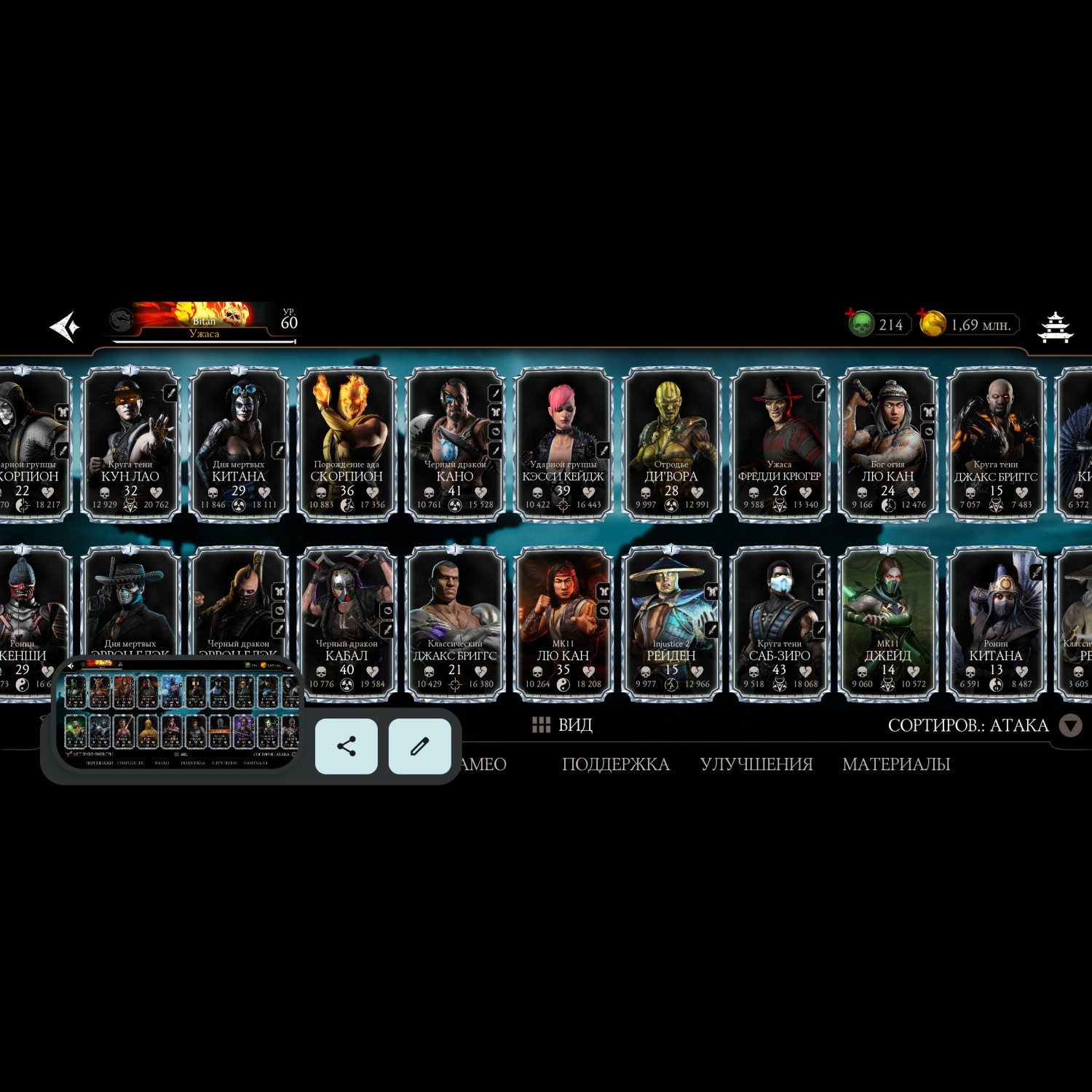The image size is (1092, 1092).
Task: Change the ВИД grid view
Action: [562, 725]
